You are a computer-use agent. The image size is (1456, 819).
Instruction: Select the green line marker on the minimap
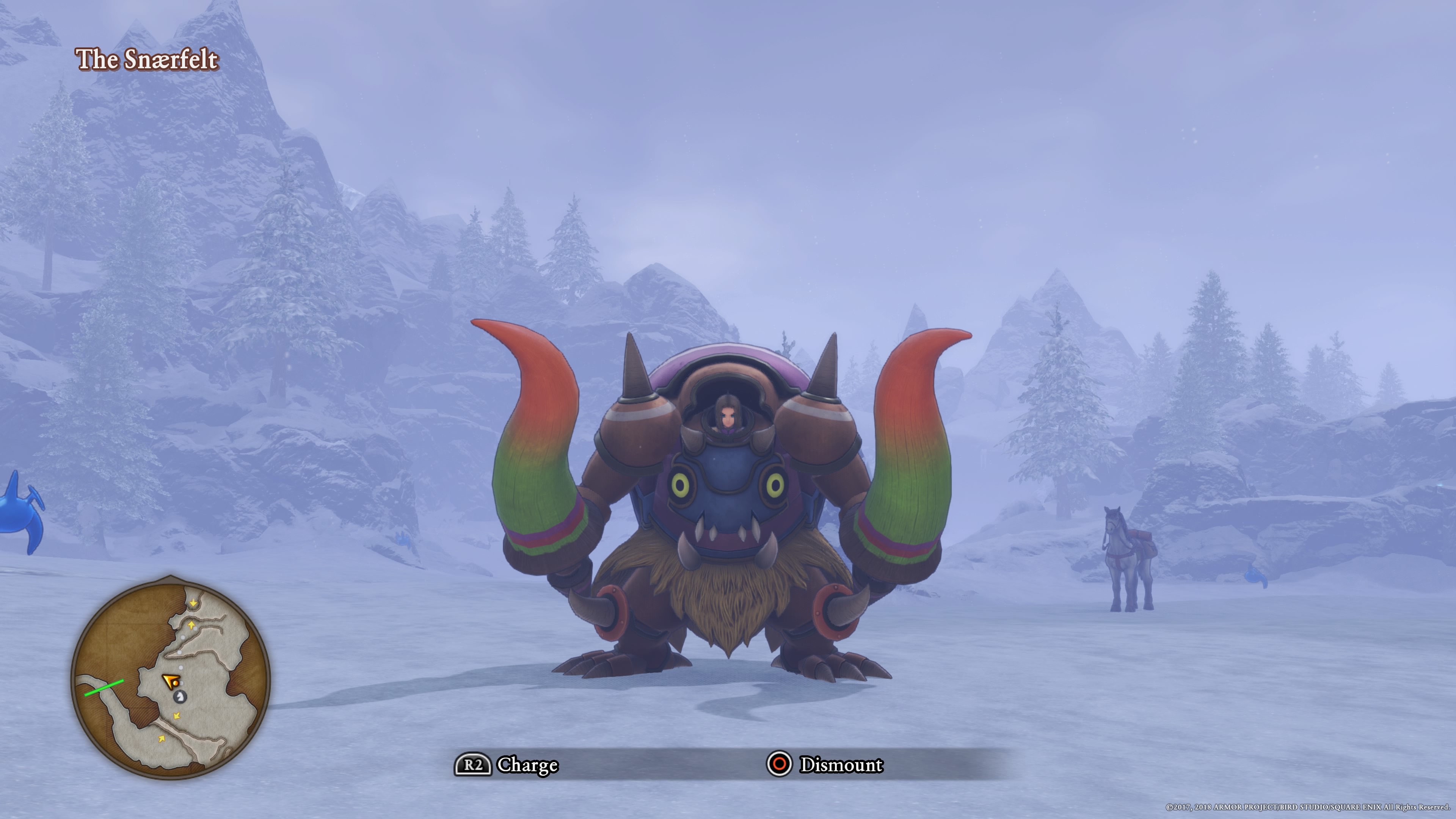(x=104, y=688)
